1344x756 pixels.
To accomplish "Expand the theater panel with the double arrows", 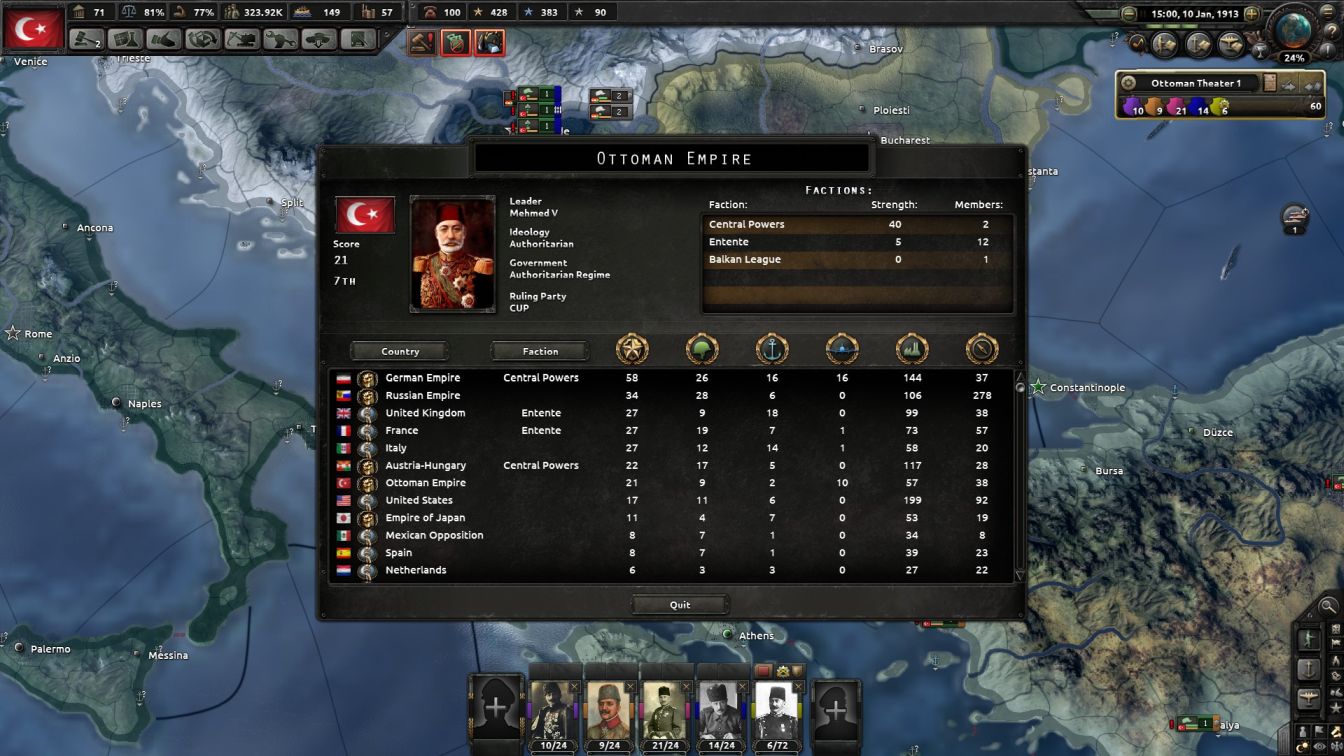I will (x=1312, y=87).
